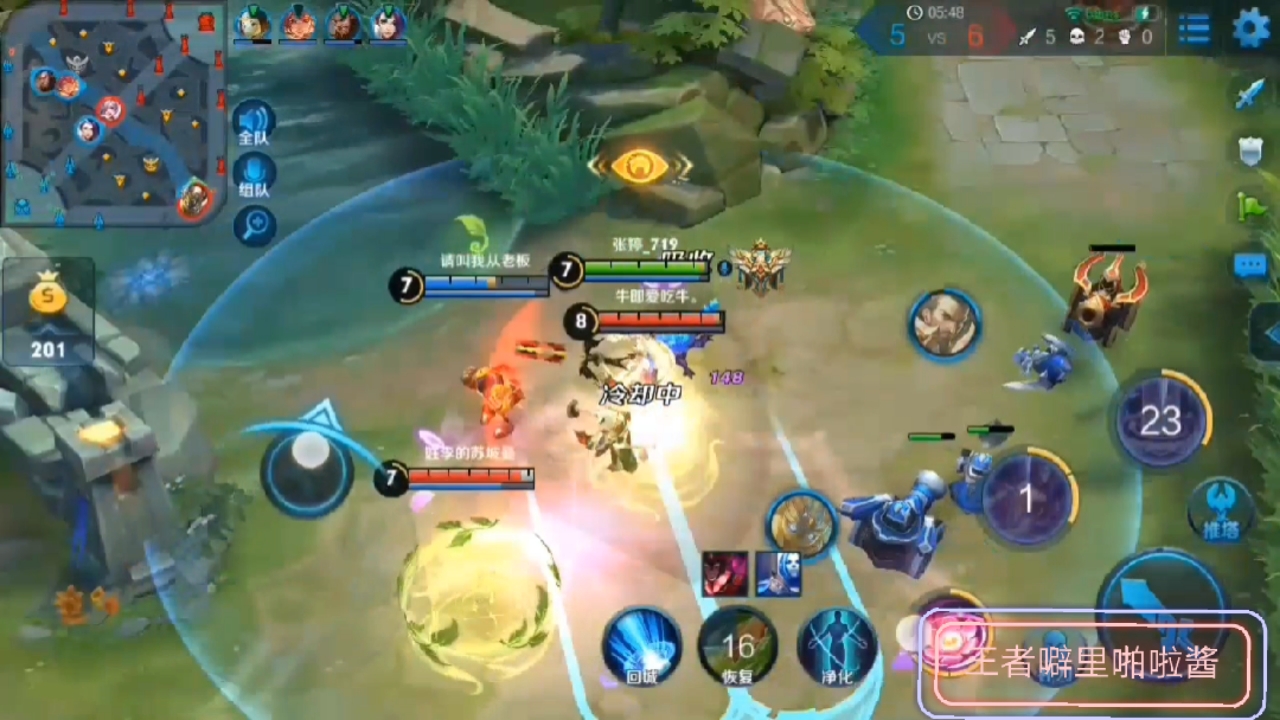Screen dimensions: 1280x720
Task: Tap the 推塔 tower-push button
Action: [x=1221, y=510]
